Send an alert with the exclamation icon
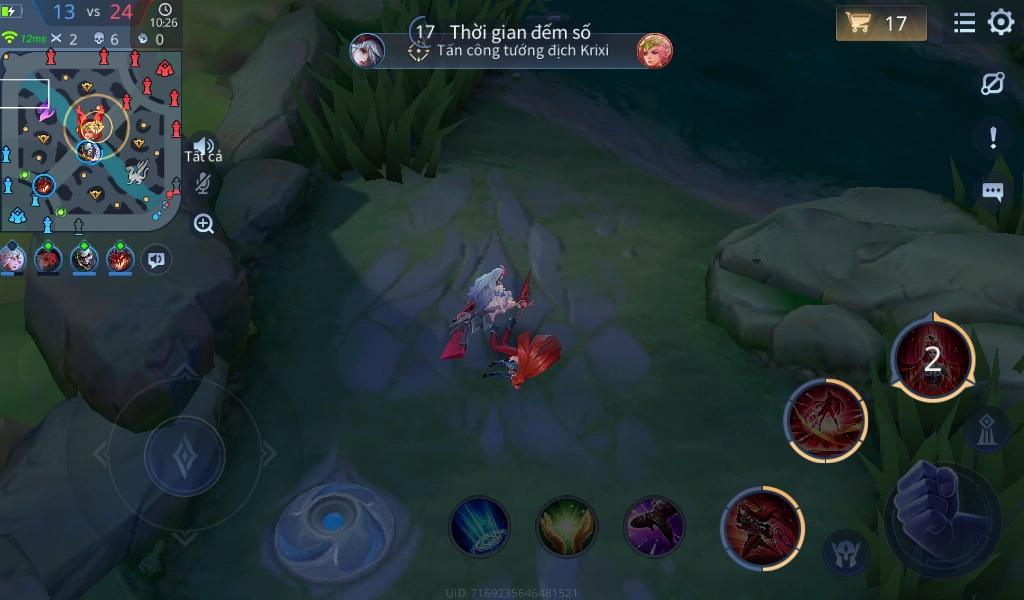Viewport: 1024px width, 600px height. pyautogui.click(x=992, y=138)
